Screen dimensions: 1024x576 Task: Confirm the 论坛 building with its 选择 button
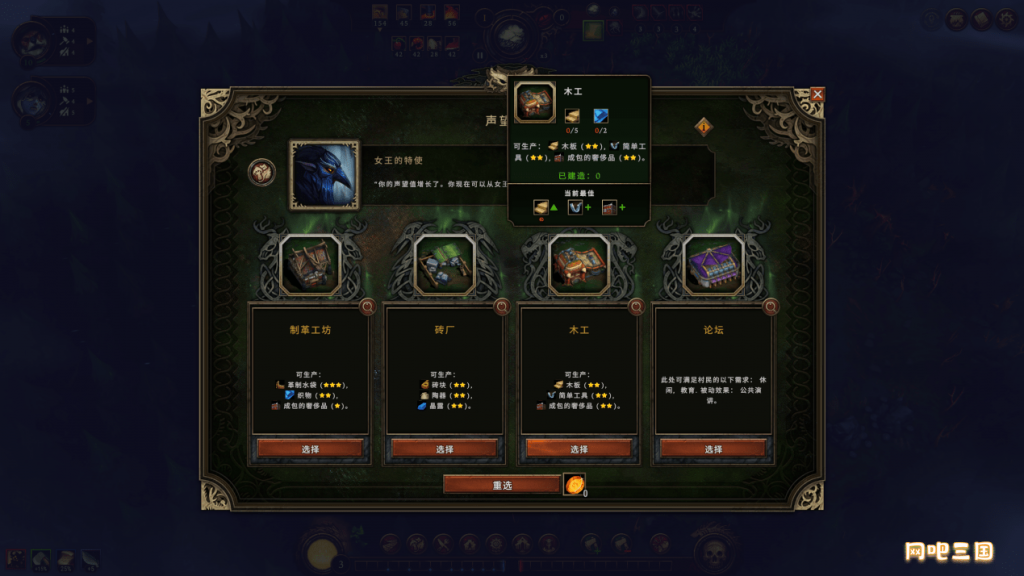tap(712, 449)
